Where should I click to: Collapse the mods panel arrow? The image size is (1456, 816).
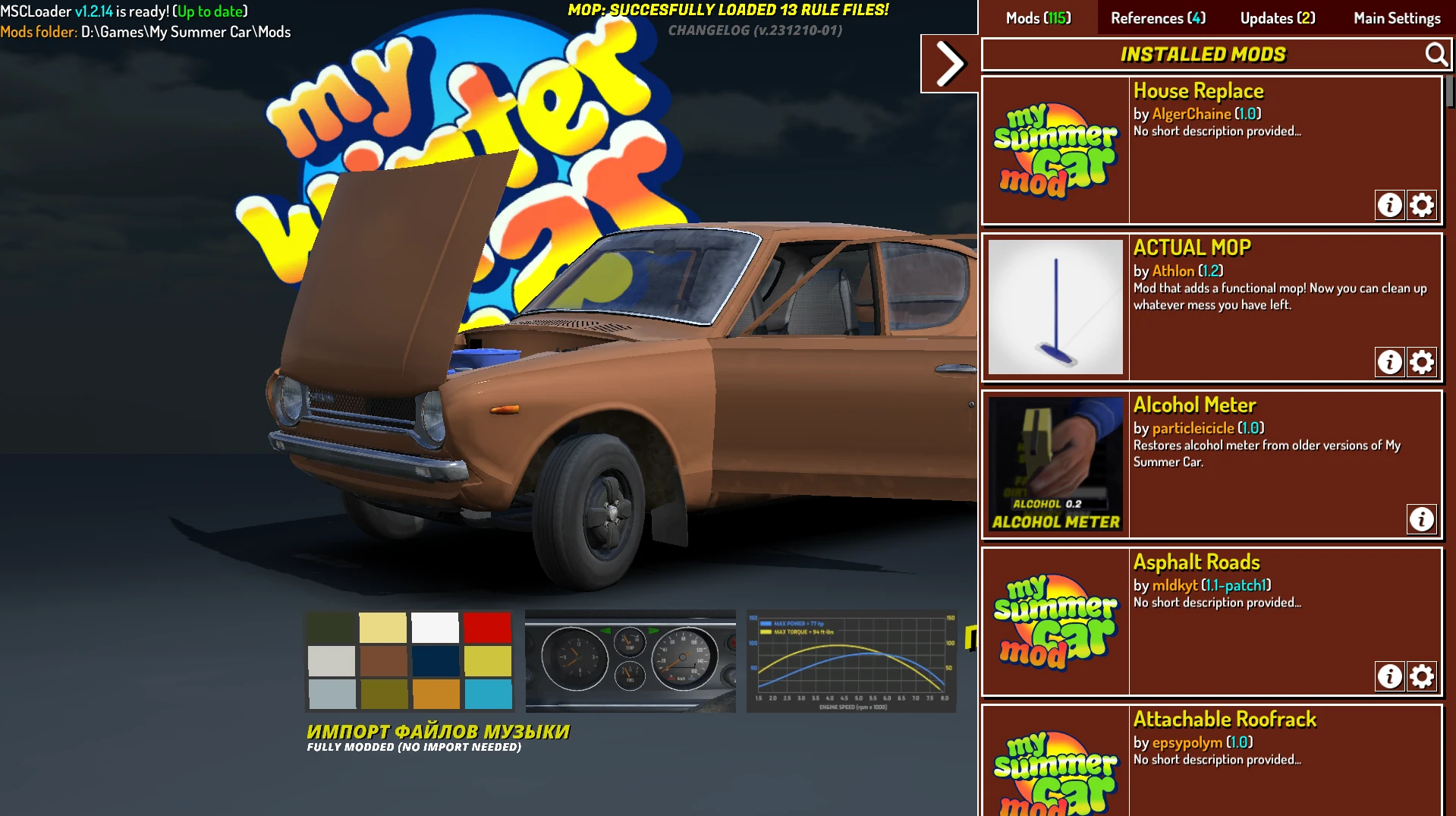point(948,62)
